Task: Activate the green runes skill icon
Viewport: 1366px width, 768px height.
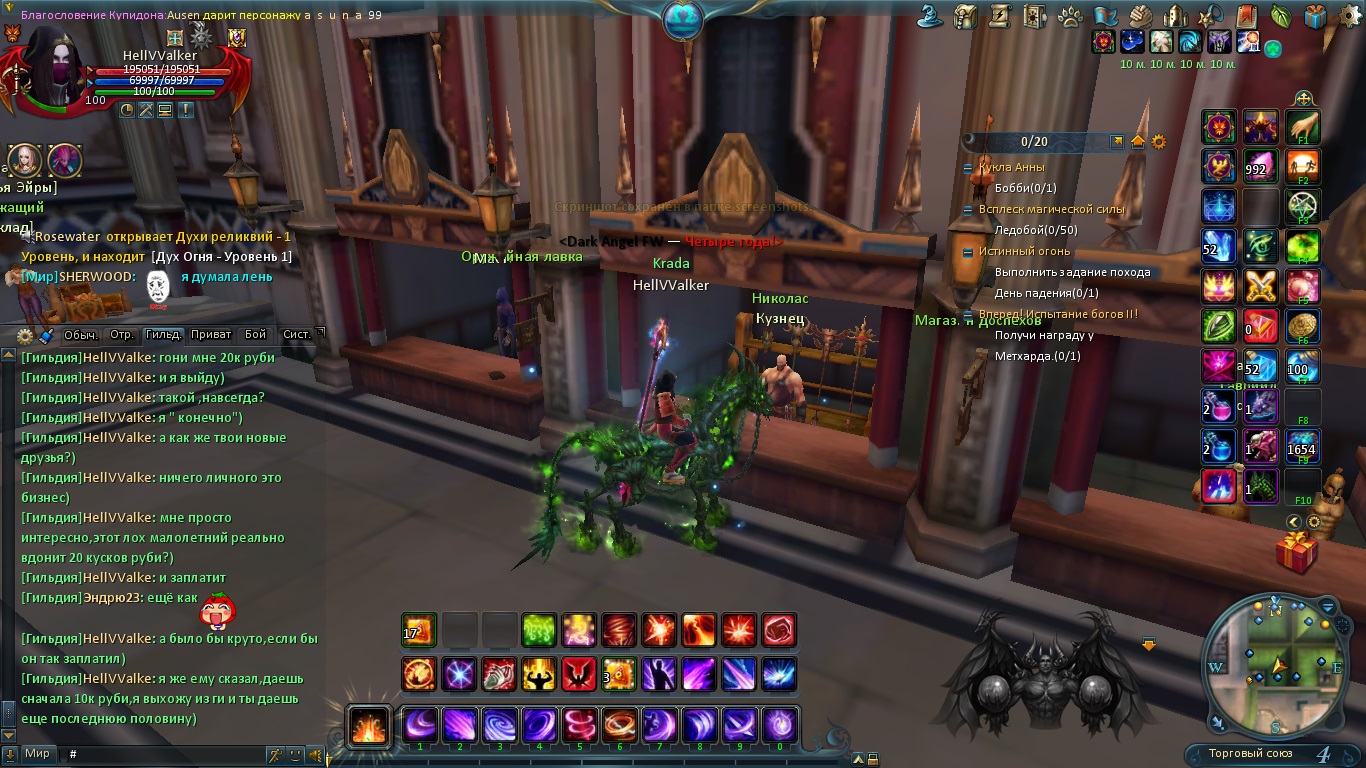Action: pos(539,630)
